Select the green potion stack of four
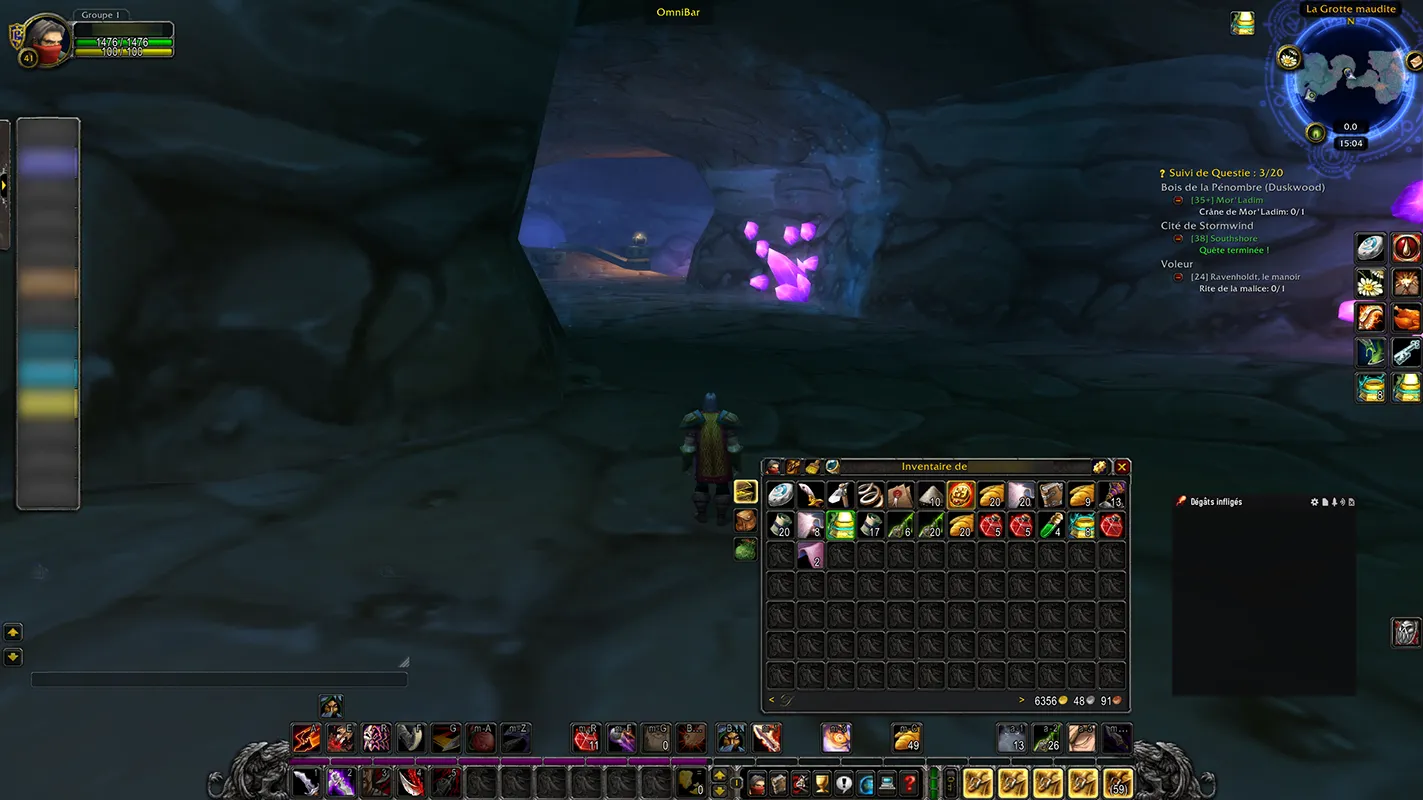Viewport: 1423px width, 800px height. tap(1051, 525)
